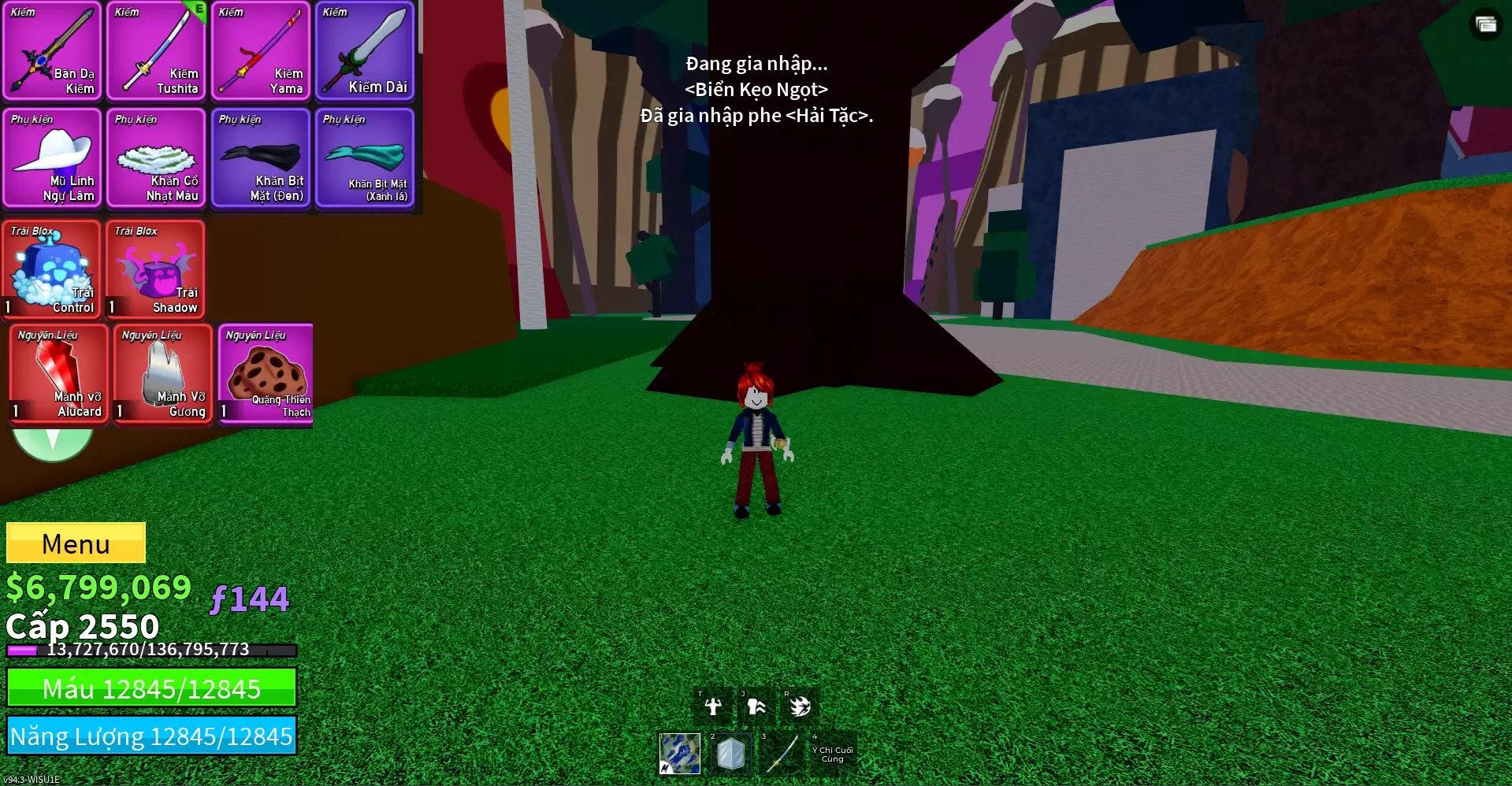Select the Bàn Dạ Kiếm sword
Viewport: 1512px width, 786px height.
53,51
